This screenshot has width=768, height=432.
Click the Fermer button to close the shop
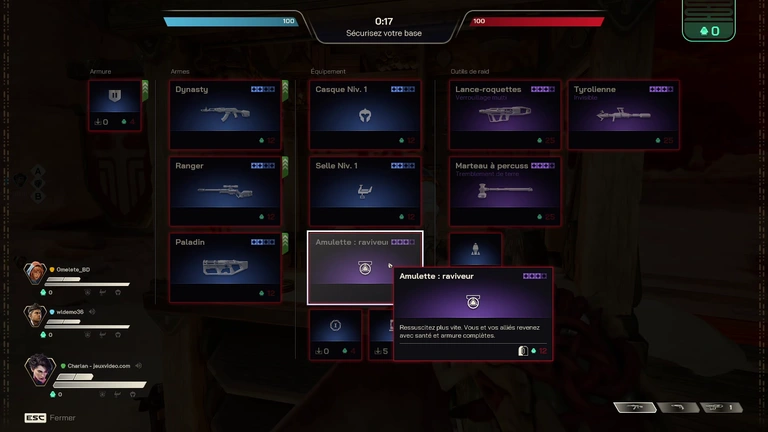click(x=51, y=418)
